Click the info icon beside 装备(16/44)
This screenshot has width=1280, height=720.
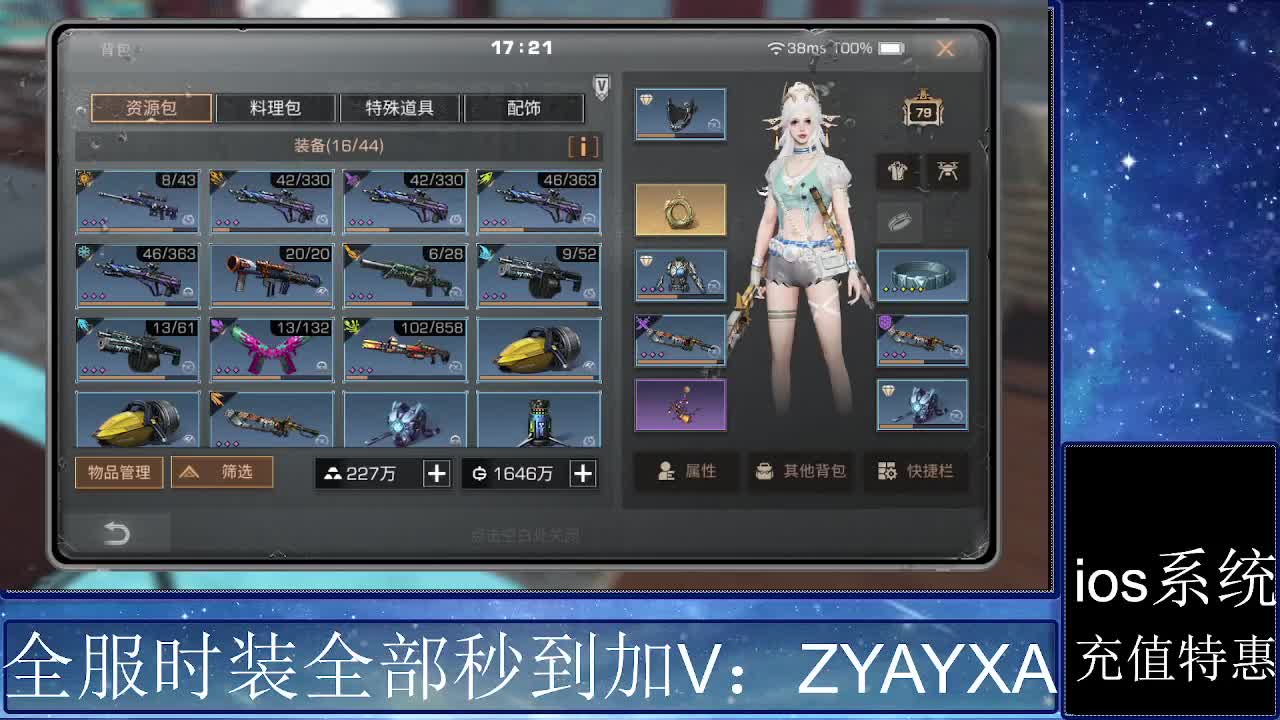click(585, 146)
